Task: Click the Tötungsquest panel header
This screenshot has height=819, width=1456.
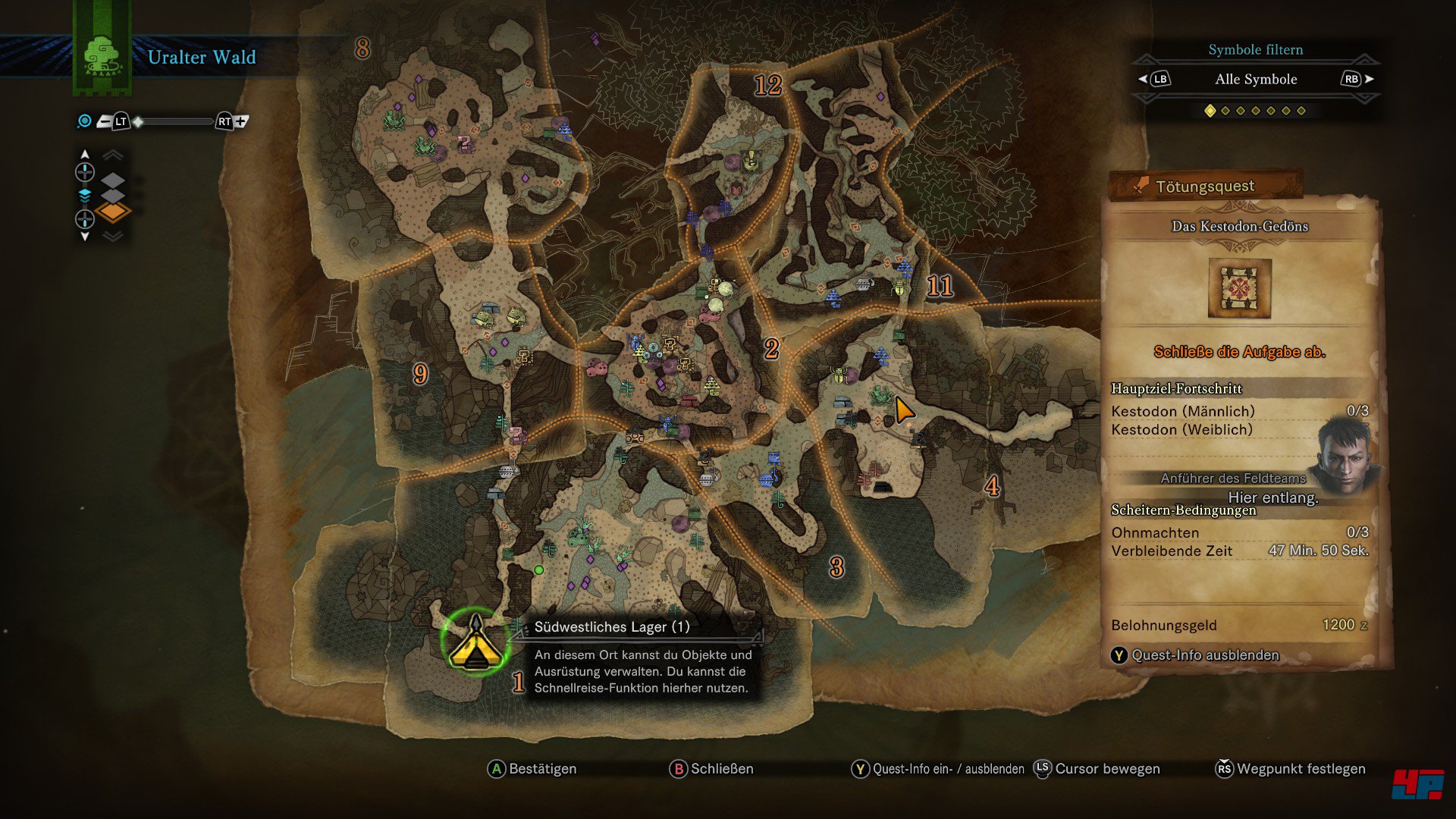Action: 1205,186
